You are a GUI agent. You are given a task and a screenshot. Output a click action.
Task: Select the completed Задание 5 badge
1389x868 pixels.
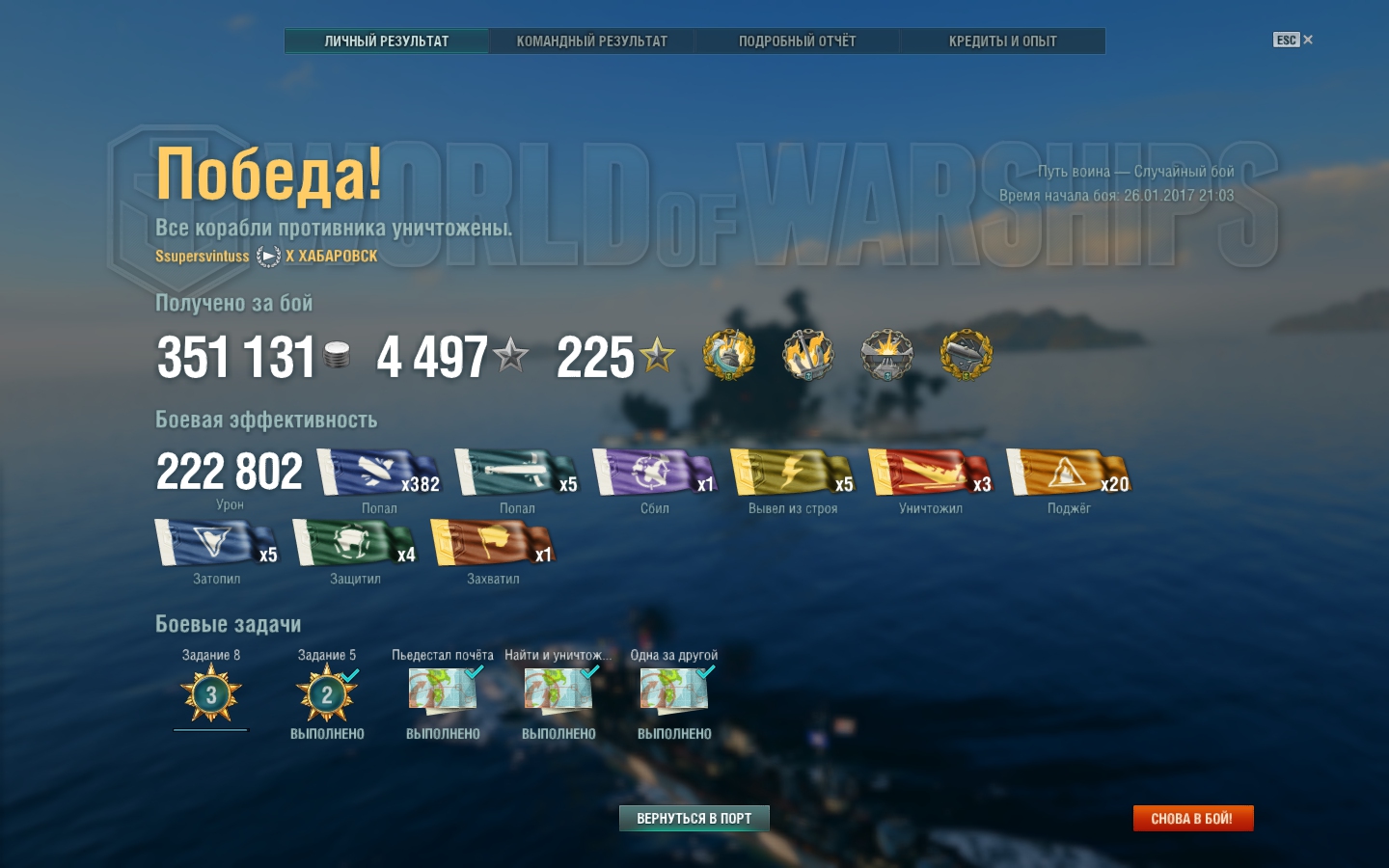327,694
